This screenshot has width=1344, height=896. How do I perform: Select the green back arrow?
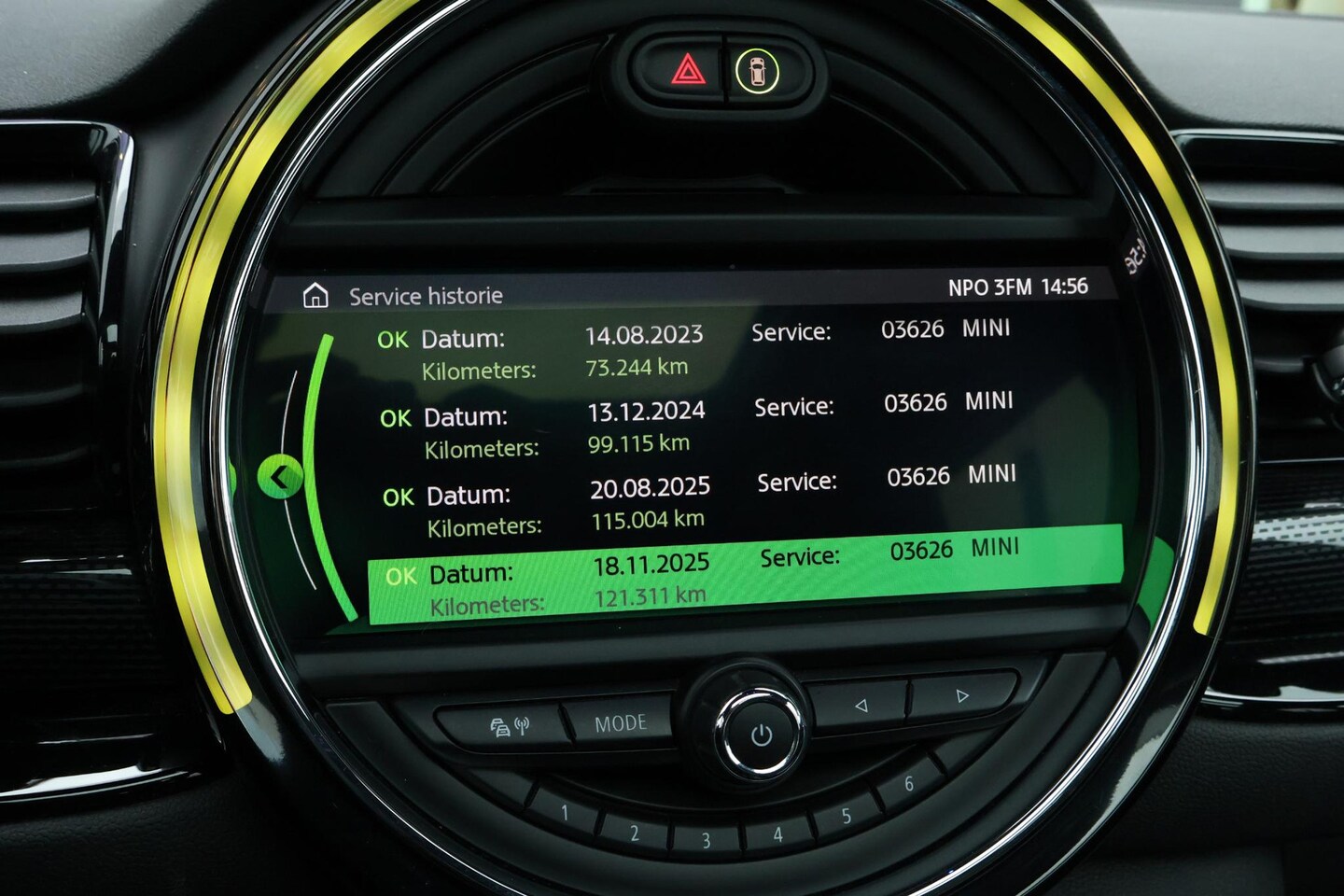click(279, 478)
